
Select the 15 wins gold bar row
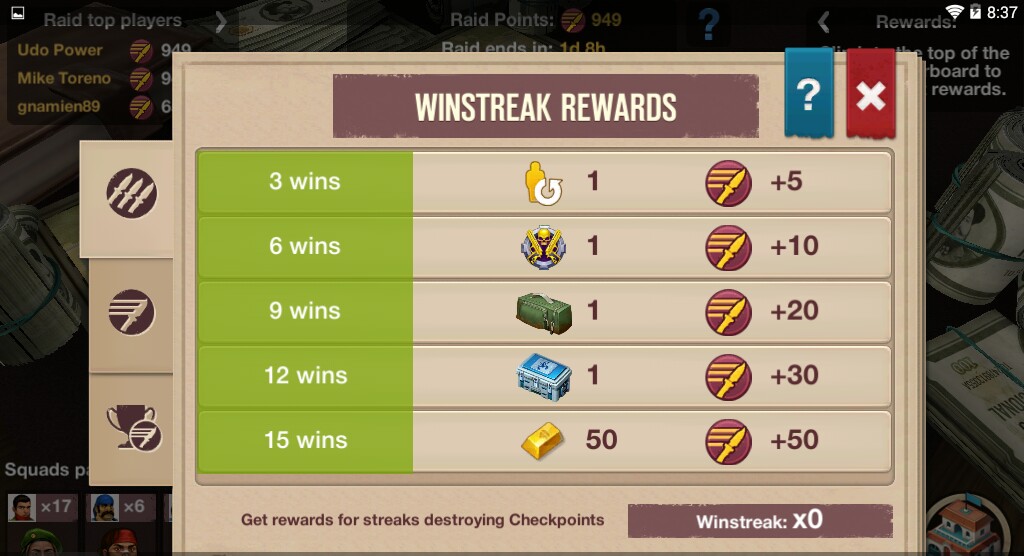(544, 440)
